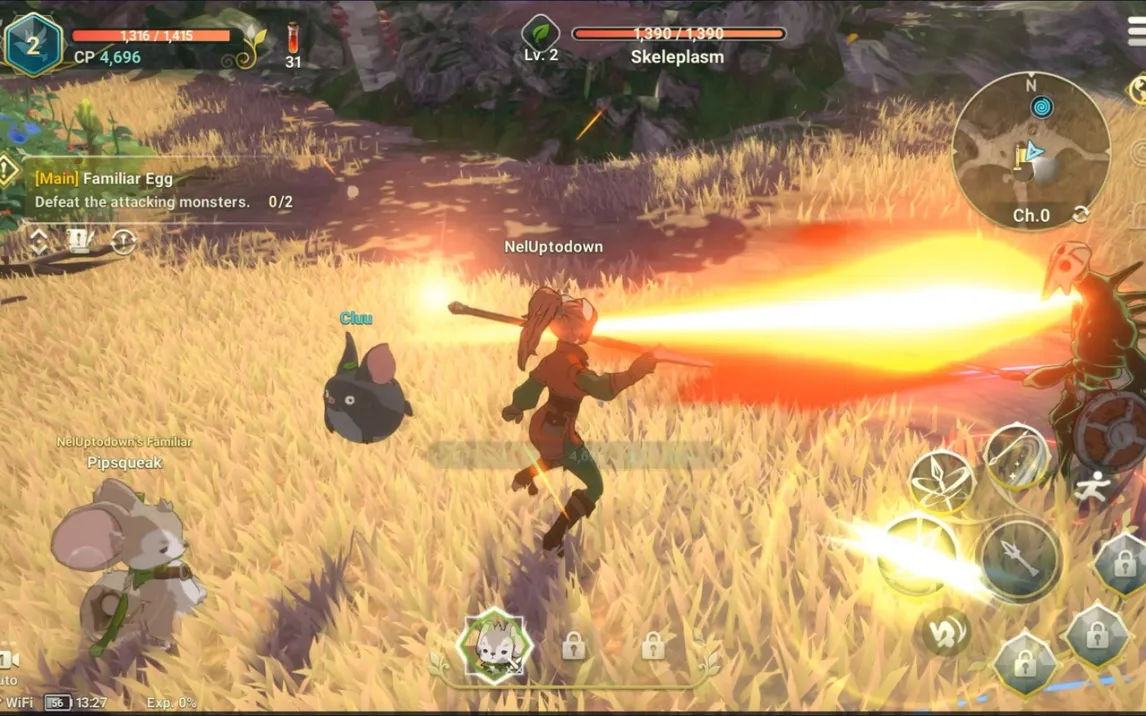Viewport: 1146px width, 716px height.
Task: Activate the whirling spear skill
Action: (941, 480)
